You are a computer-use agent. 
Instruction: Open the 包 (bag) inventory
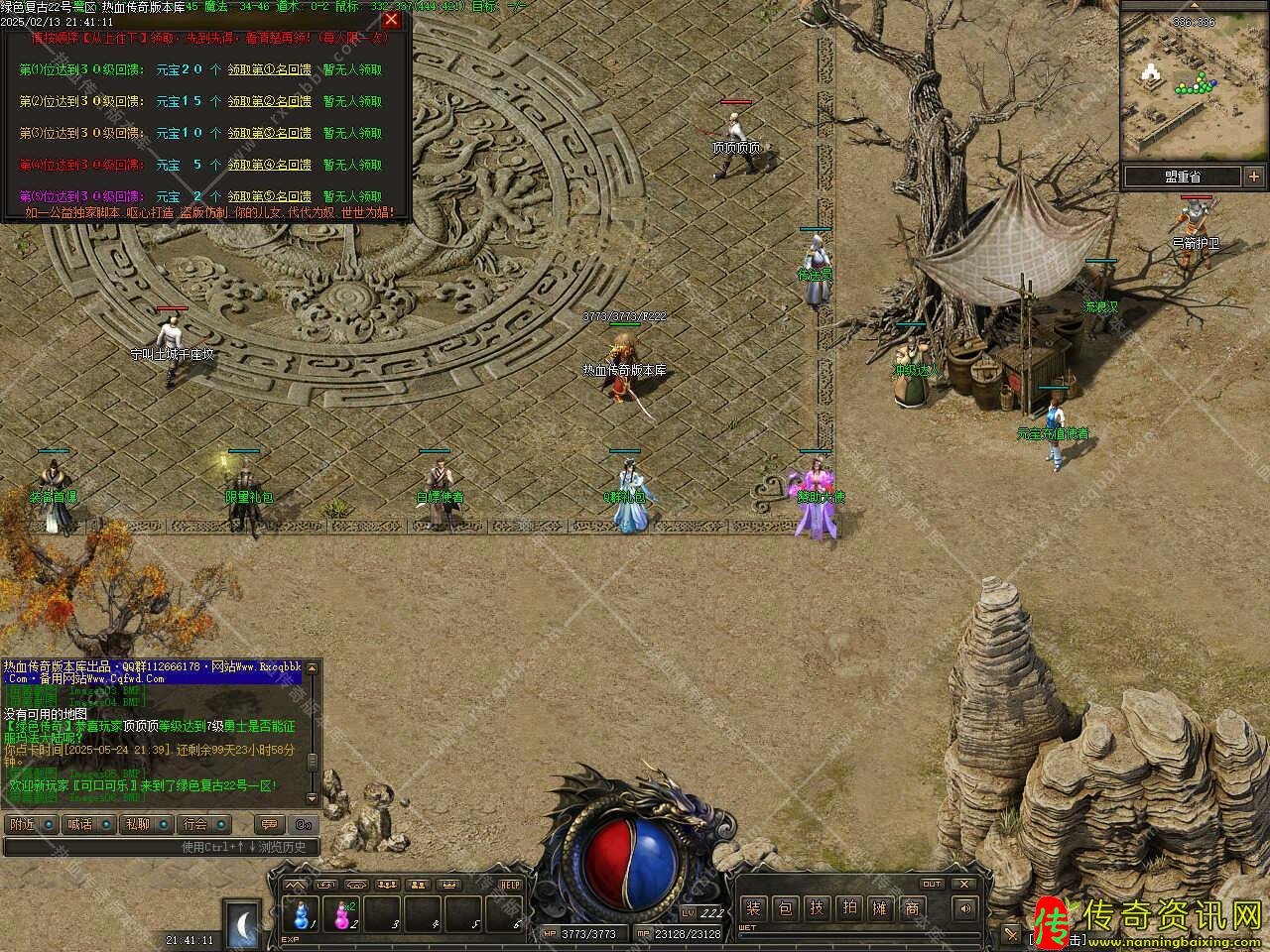[x=785, y=907]
